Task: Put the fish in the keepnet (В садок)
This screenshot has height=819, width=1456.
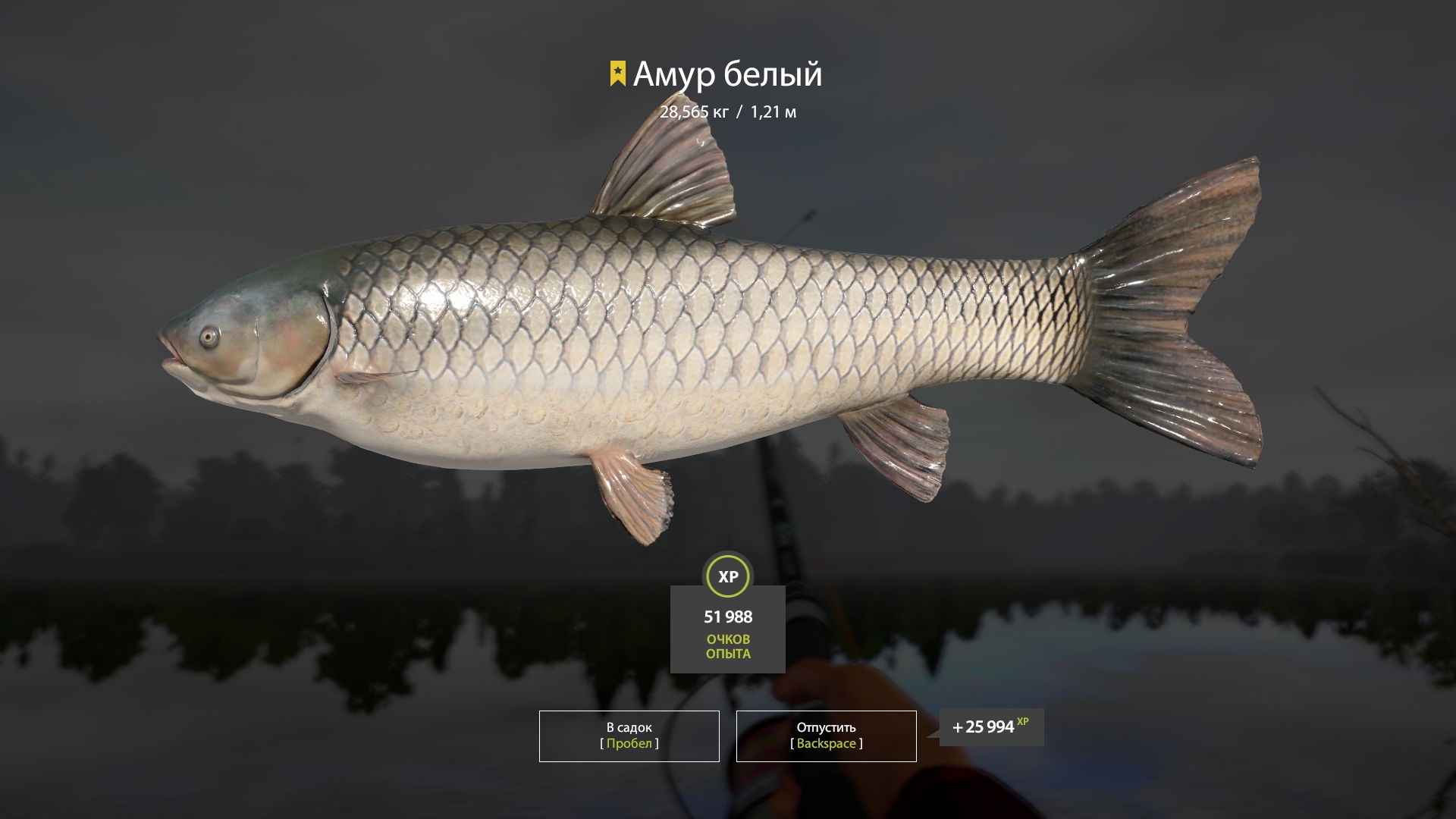Action: point(629,736)
